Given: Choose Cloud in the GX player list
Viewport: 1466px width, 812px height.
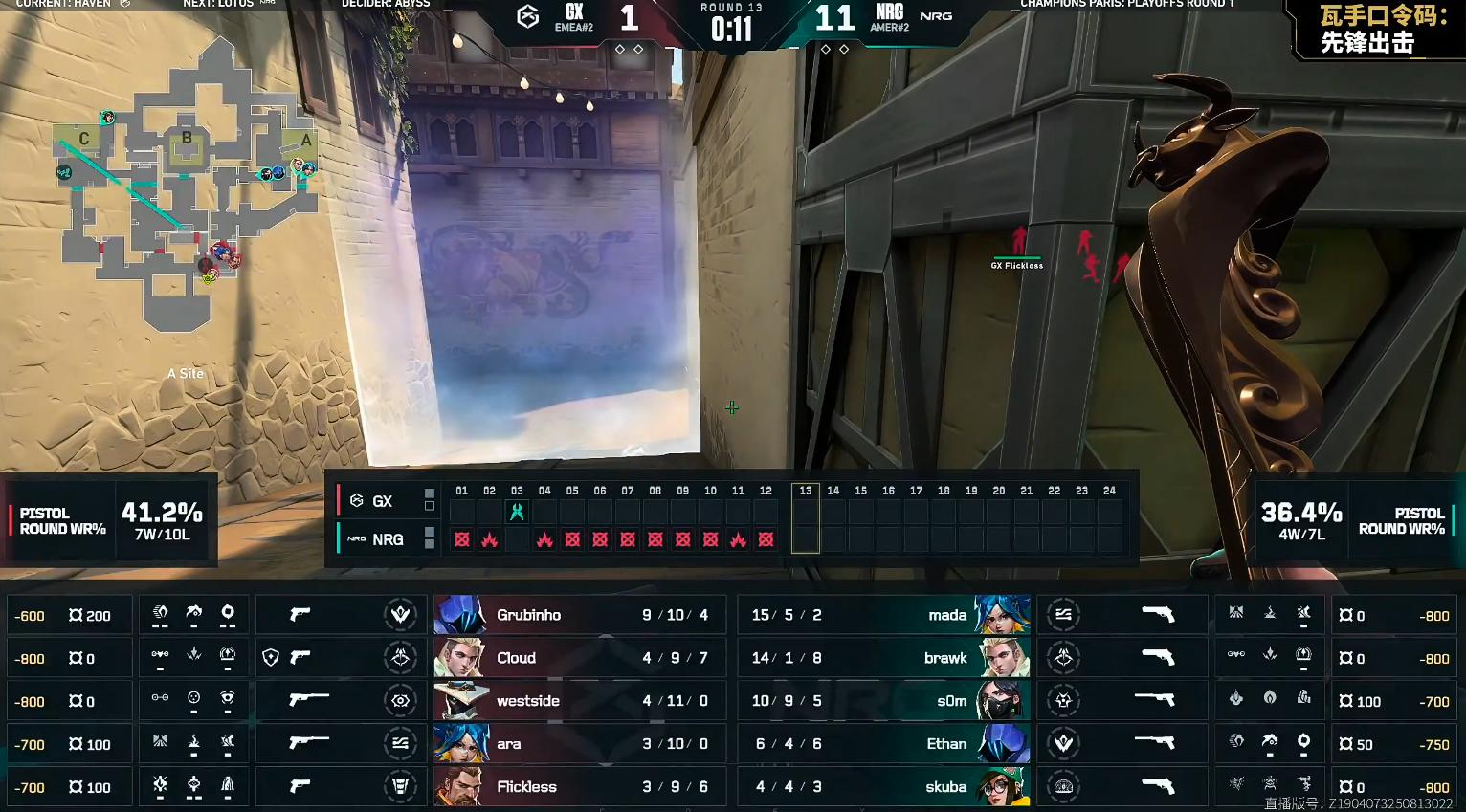Looking at the screenshot, I should pos(579,658).
